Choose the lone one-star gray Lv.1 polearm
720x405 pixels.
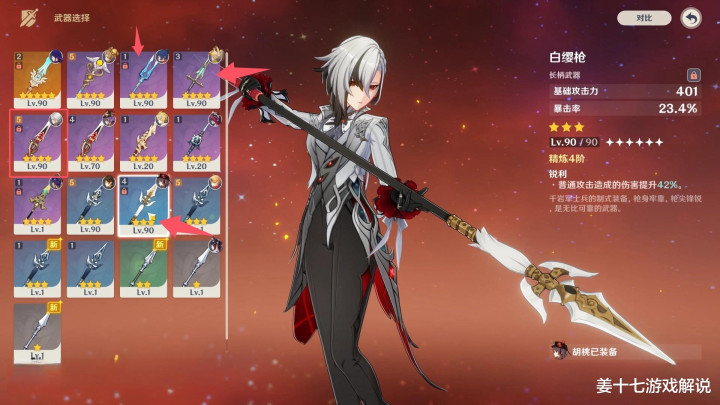point(37,332)
